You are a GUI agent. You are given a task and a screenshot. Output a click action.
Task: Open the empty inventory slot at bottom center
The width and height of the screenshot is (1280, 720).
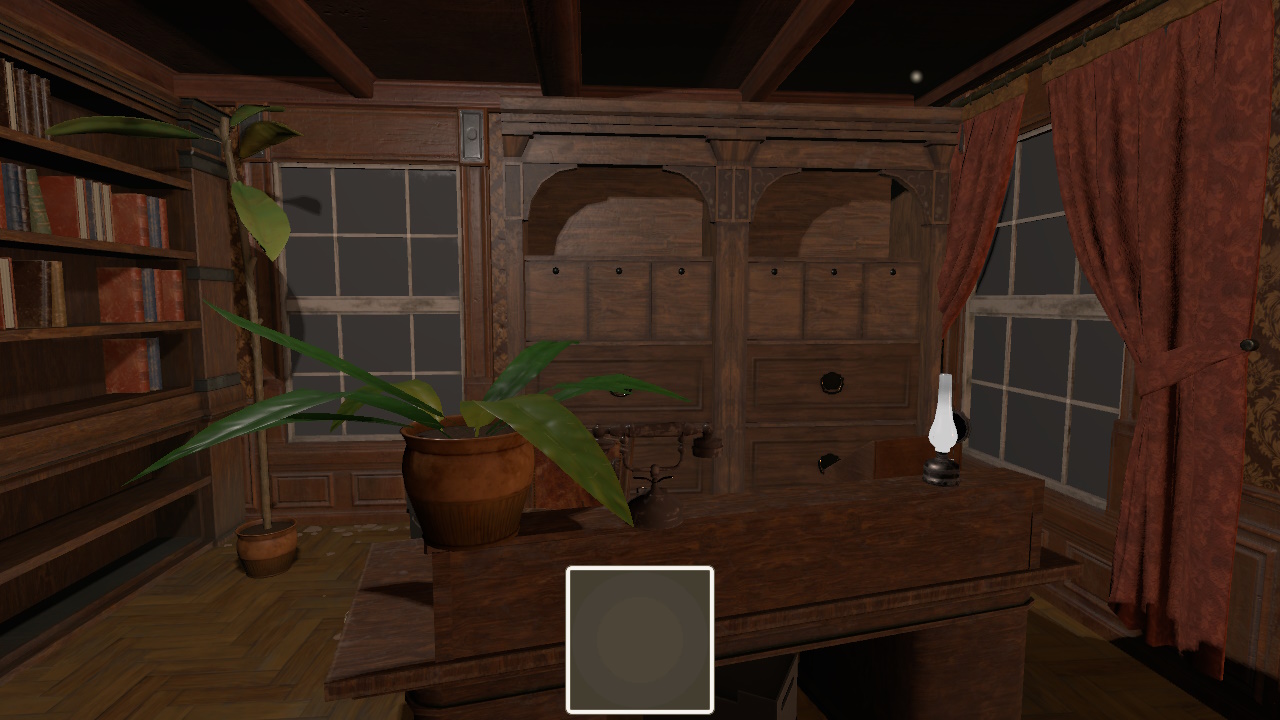(x=640, y=637)
